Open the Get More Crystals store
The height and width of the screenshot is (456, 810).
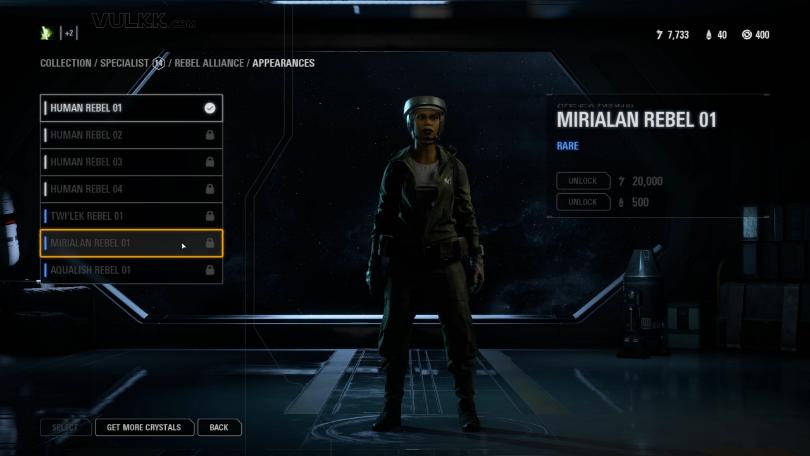144,427
